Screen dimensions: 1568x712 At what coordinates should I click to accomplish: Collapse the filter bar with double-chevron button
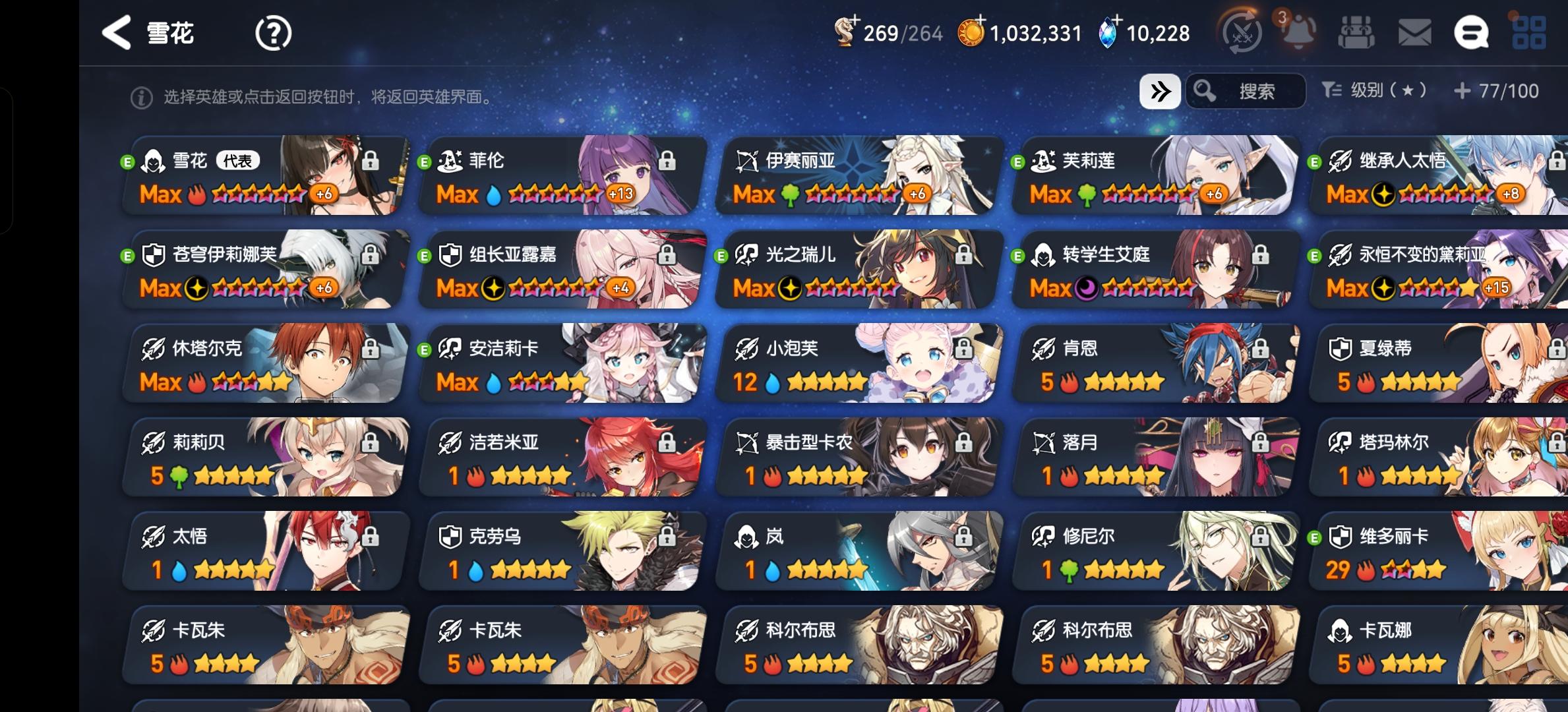pyautogui.click(x=1159, y=91)
